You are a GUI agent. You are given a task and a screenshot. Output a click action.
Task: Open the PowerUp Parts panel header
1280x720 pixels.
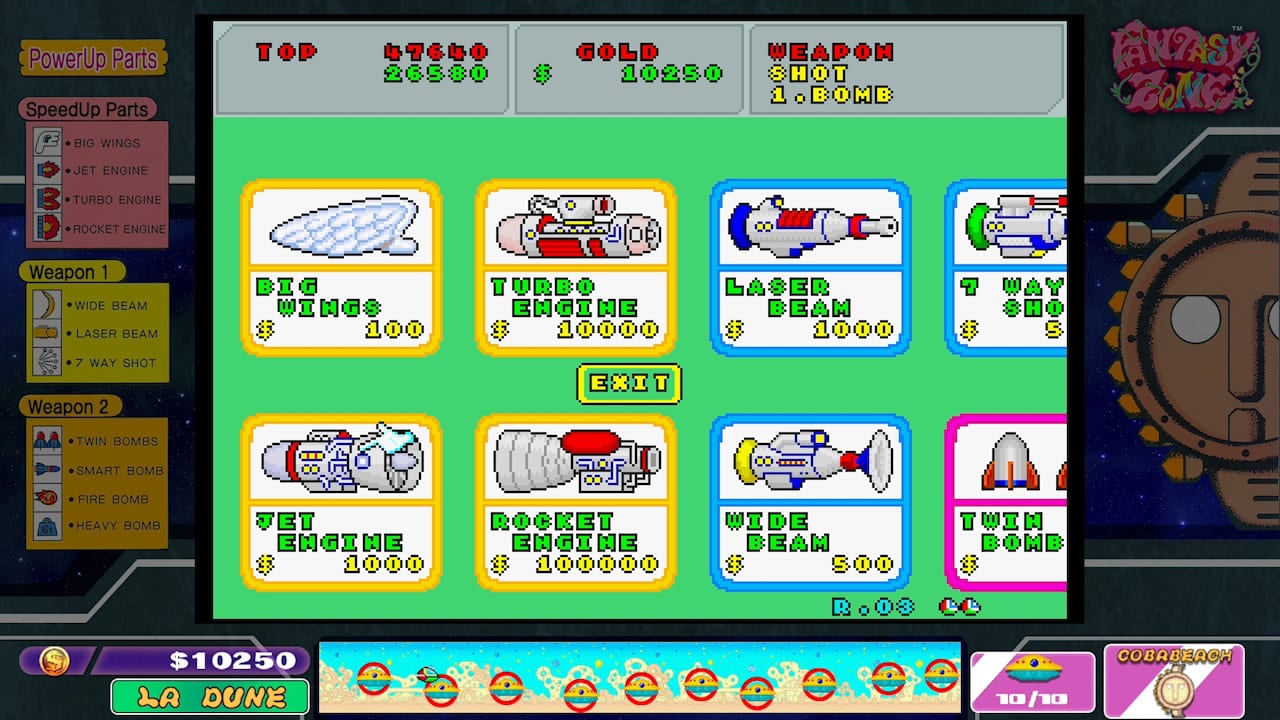[x=95, y=59]
